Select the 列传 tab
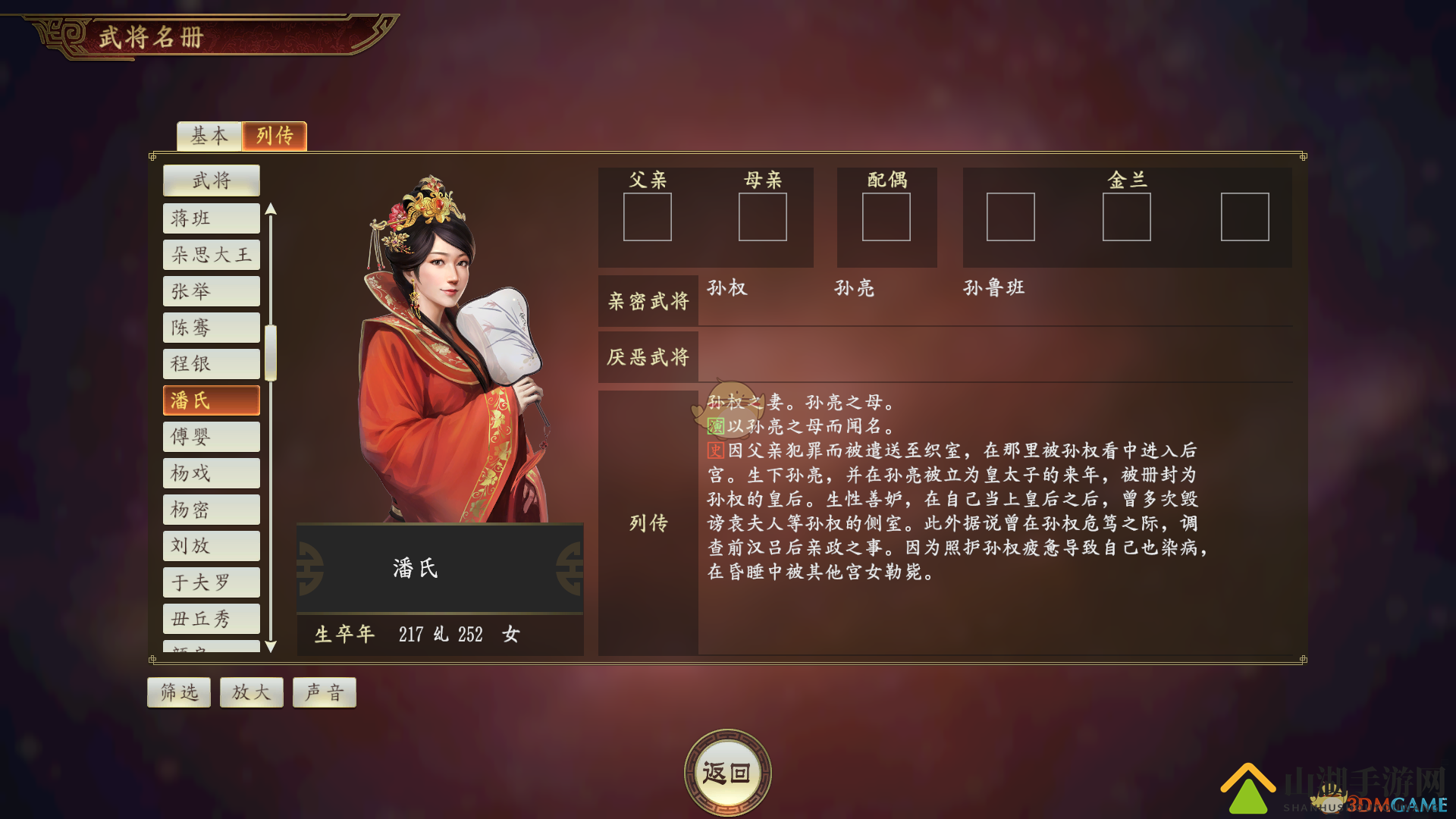Image resolution: width=1456 pixels, height=819 pixels. click(275, 136)
